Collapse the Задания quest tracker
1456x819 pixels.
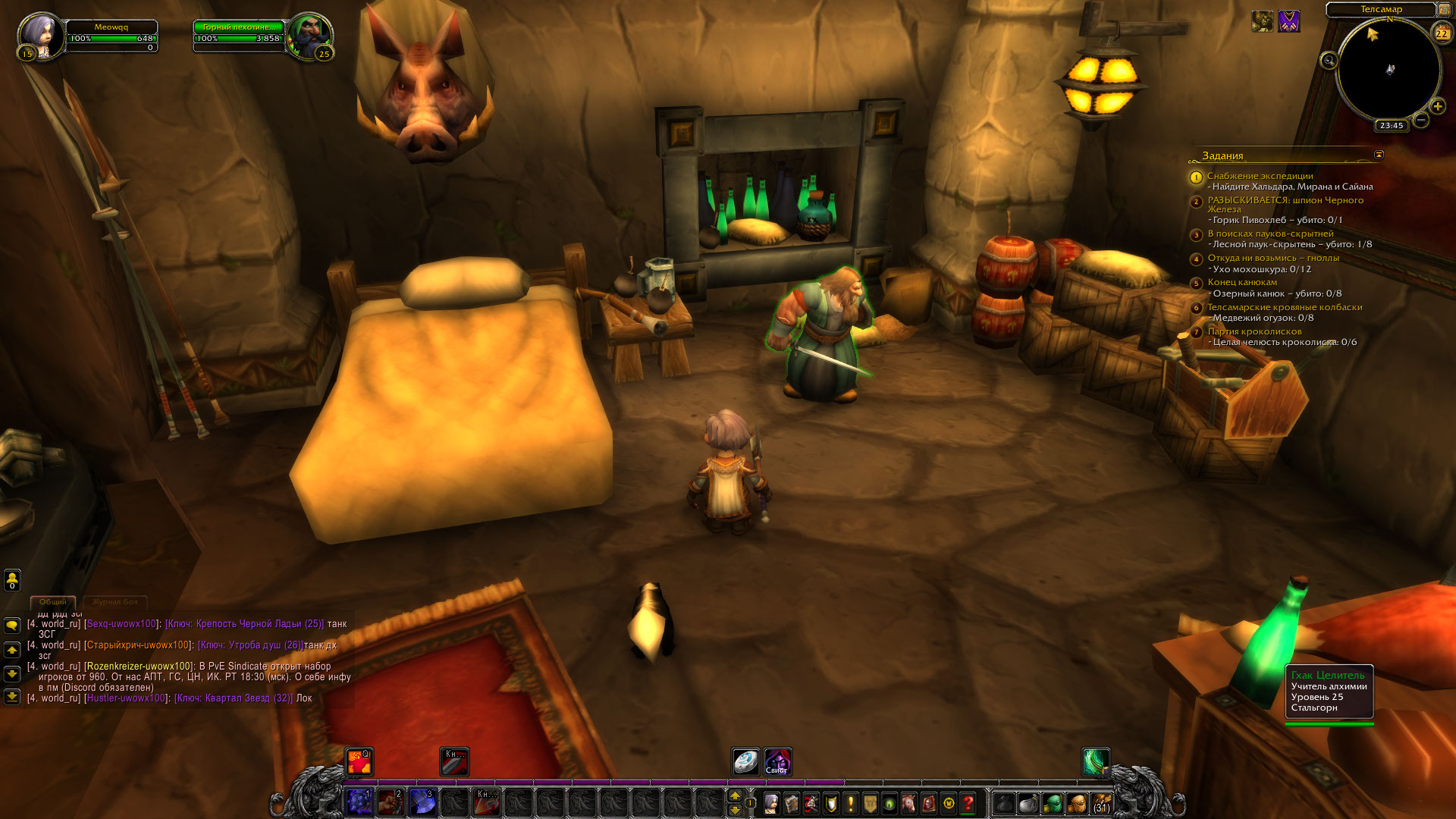[x=1379, y=155]
